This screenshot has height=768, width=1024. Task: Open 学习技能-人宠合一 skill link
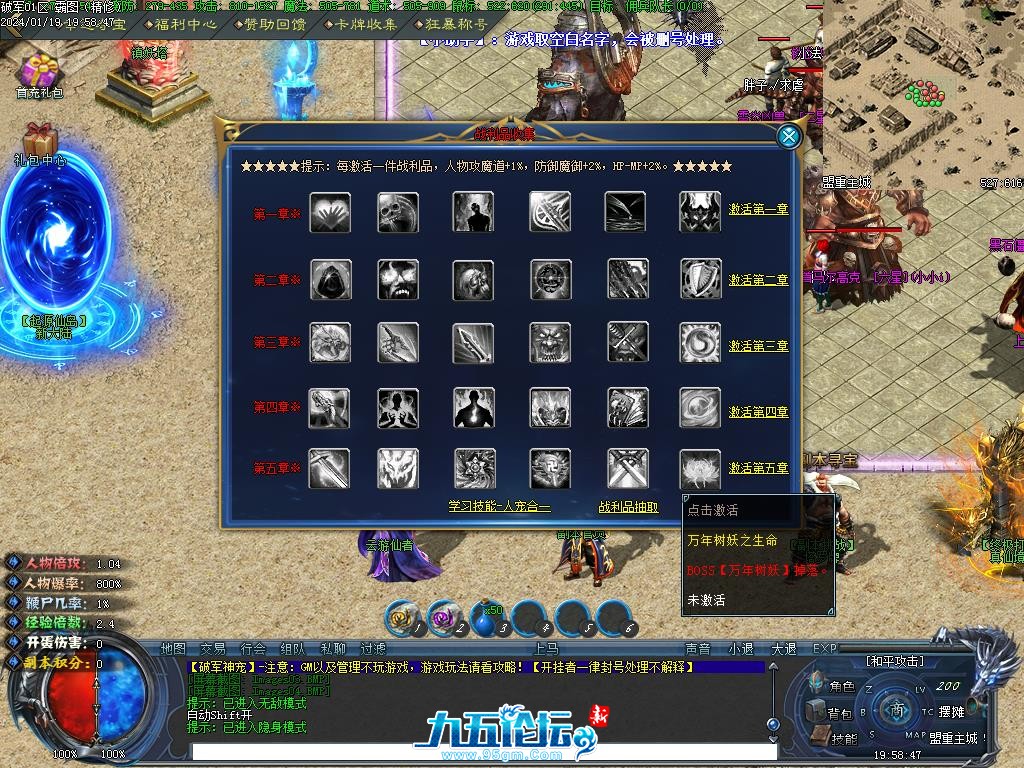499,507
